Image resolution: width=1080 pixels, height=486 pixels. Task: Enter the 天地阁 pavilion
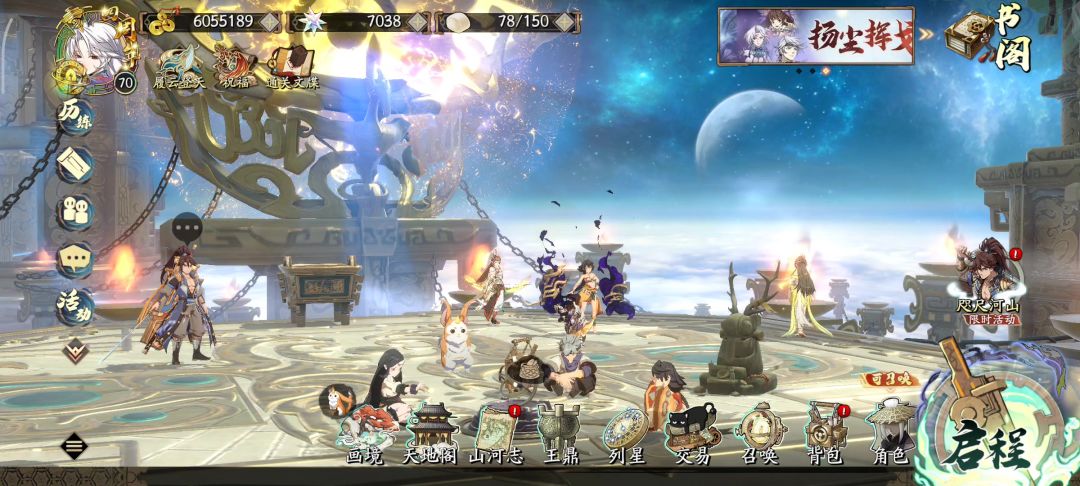430,432
